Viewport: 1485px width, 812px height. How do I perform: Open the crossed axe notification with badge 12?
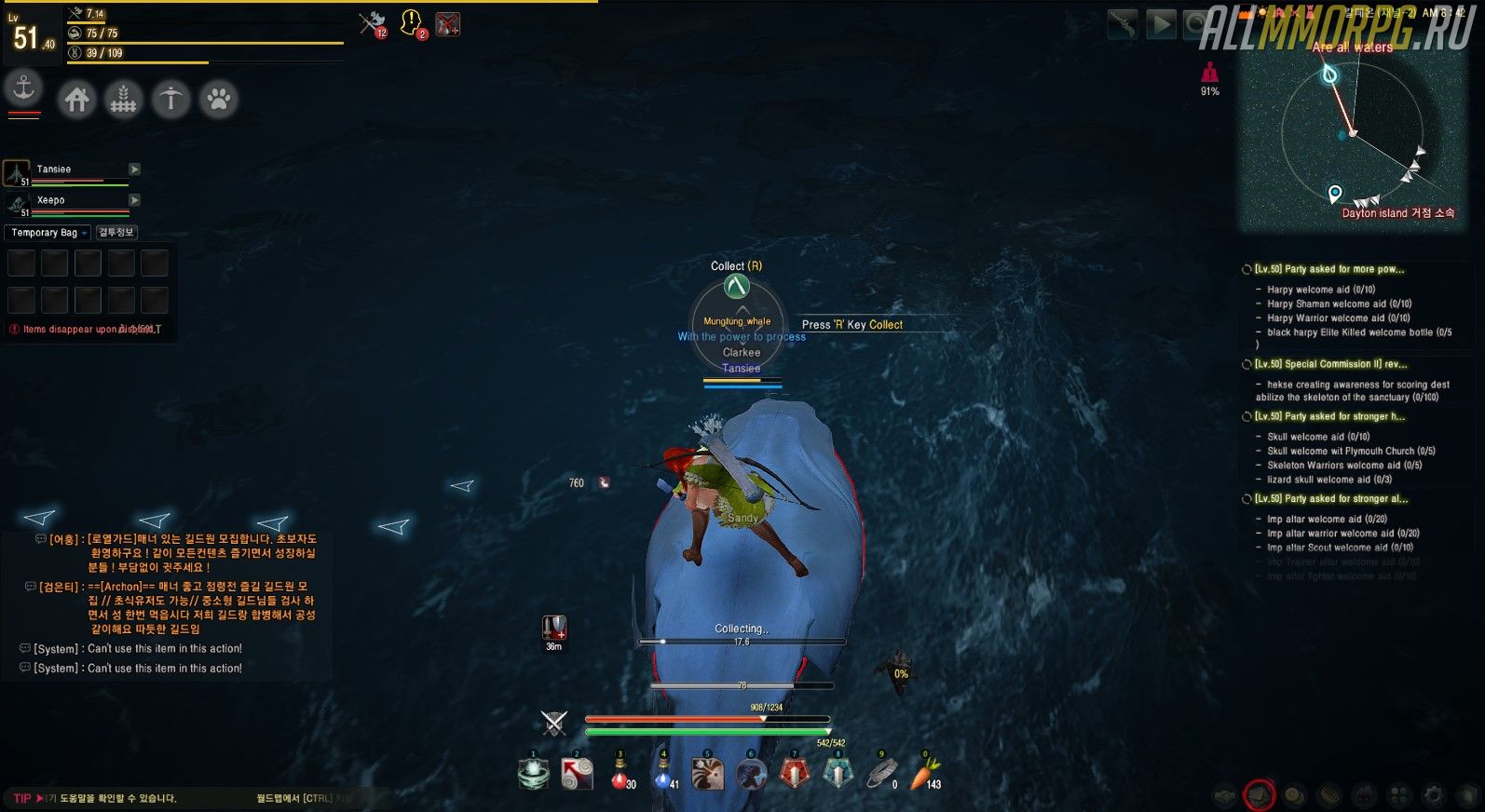[x=373, y=23]
